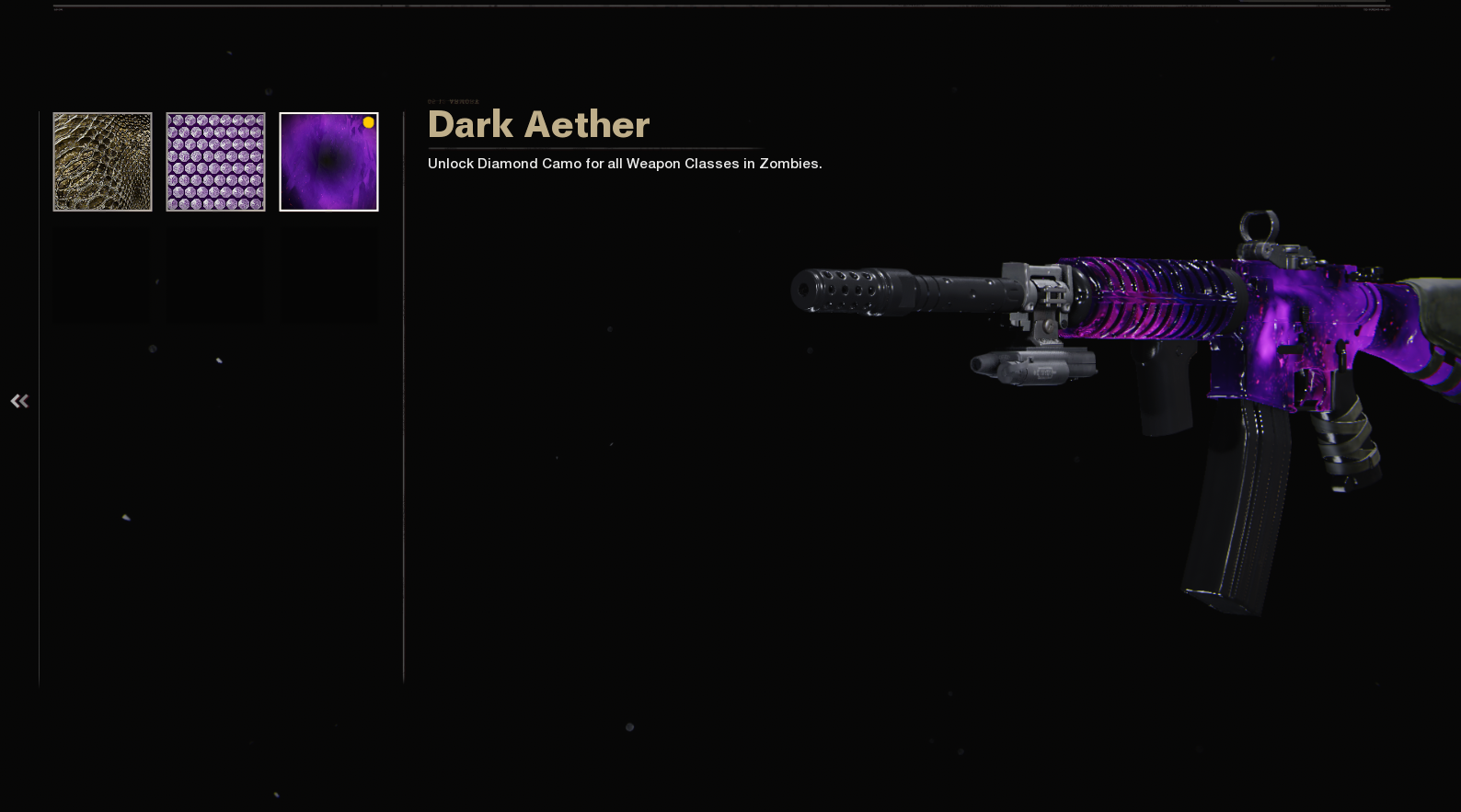This screenshot has width=1461, height=812.
Task: Expand the second row of camo slots
Action: click(x=215, y=275)
